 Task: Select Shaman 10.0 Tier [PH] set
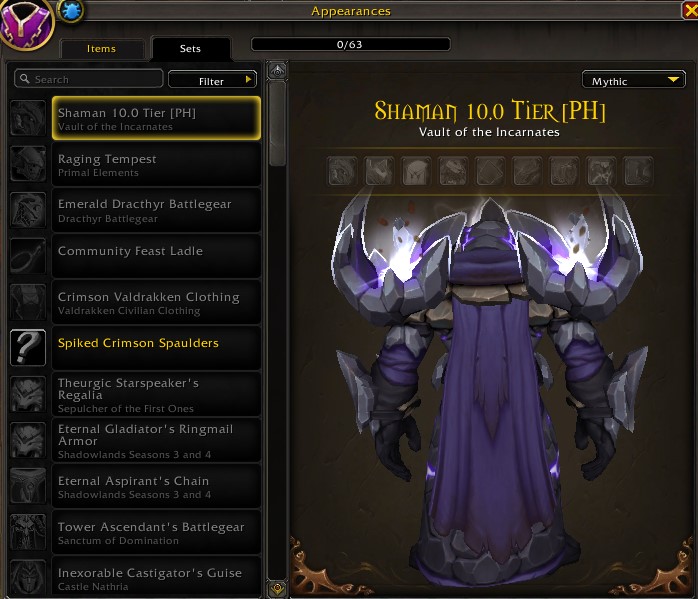point(155,118)
